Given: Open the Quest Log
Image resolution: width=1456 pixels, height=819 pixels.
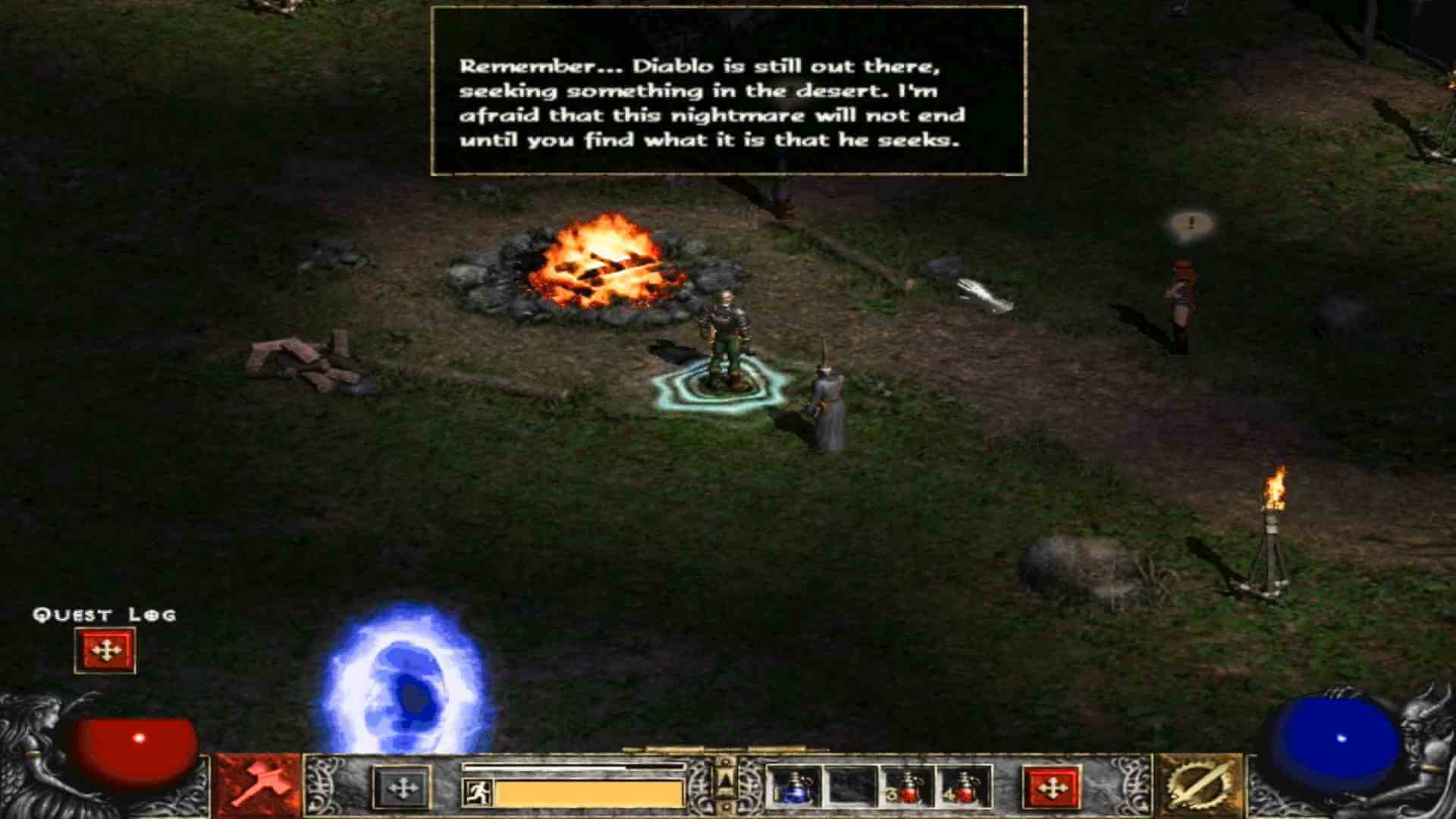Looking at the screenshot, I should [x=104, y=650].
